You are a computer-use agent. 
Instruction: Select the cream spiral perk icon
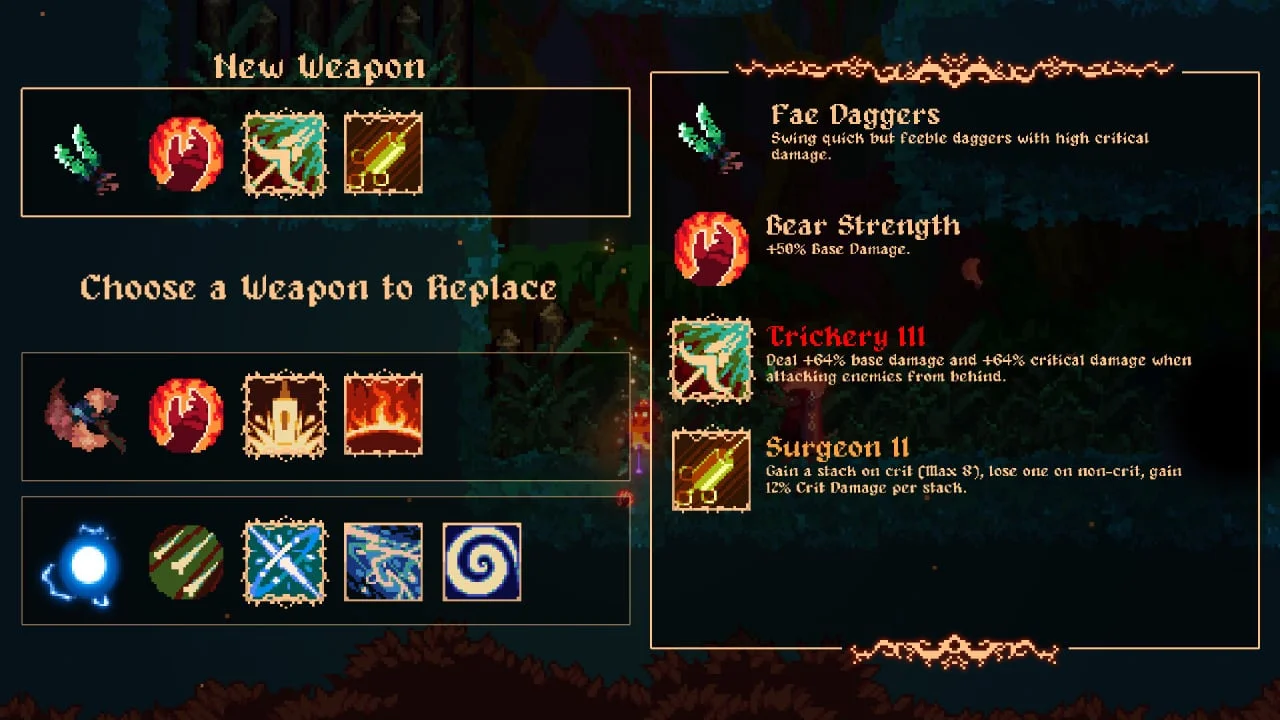tap(481, 562)
